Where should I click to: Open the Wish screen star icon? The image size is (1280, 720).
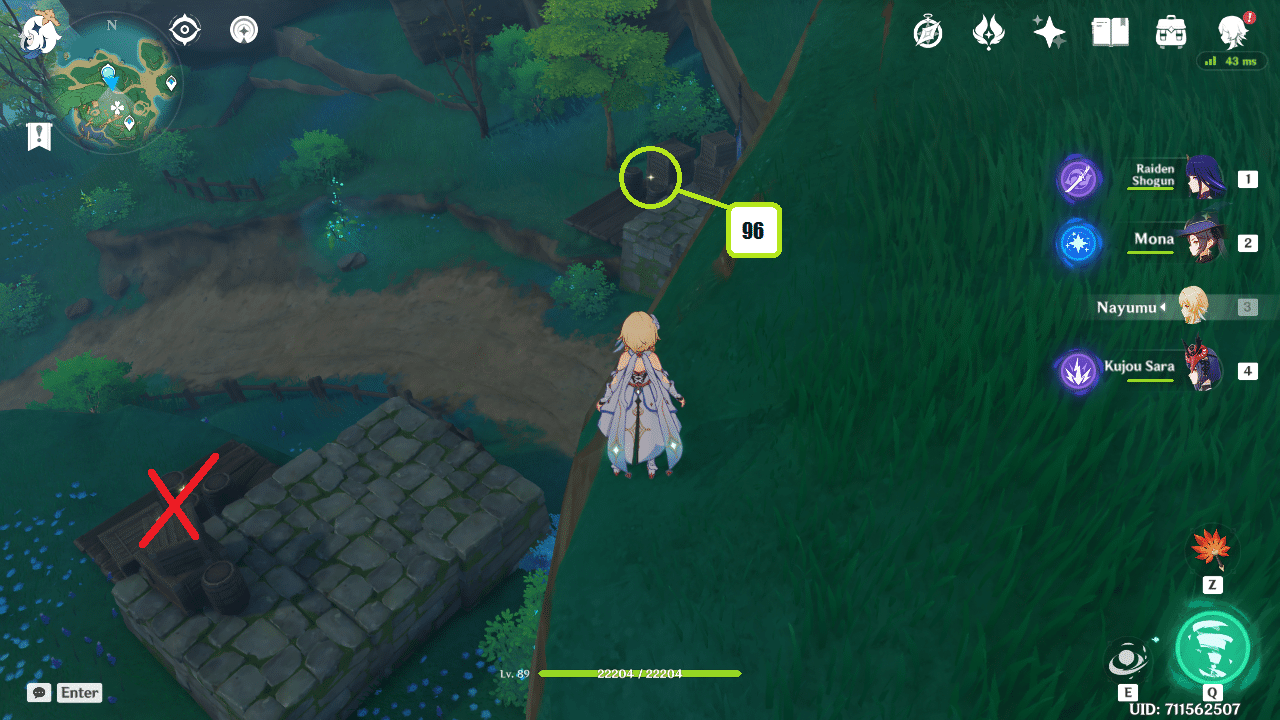tap(1049, 31)
